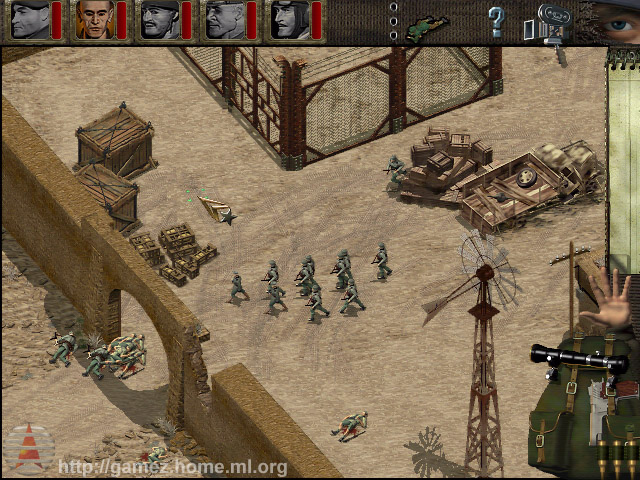
Task: Click the prone soldier icon in top bar
Action: (x=428, y=24)
